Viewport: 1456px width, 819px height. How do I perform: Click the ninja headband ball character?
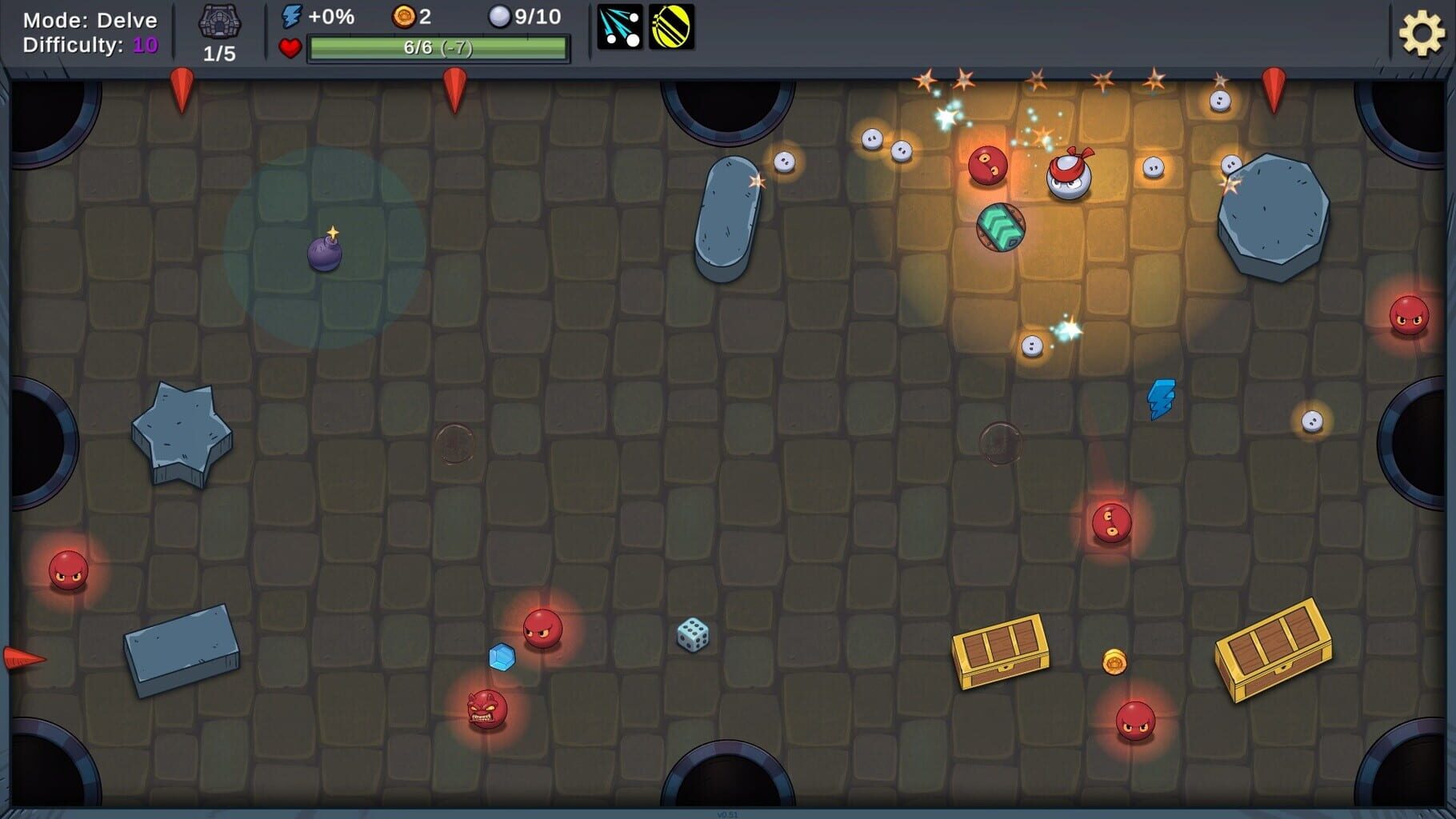(x=1070, y=177)
